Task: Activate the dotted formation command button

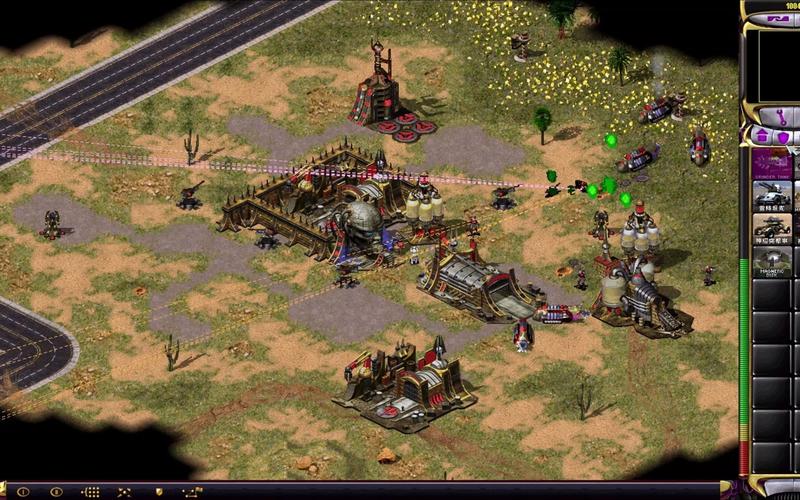Action: (x=90, y=492)
